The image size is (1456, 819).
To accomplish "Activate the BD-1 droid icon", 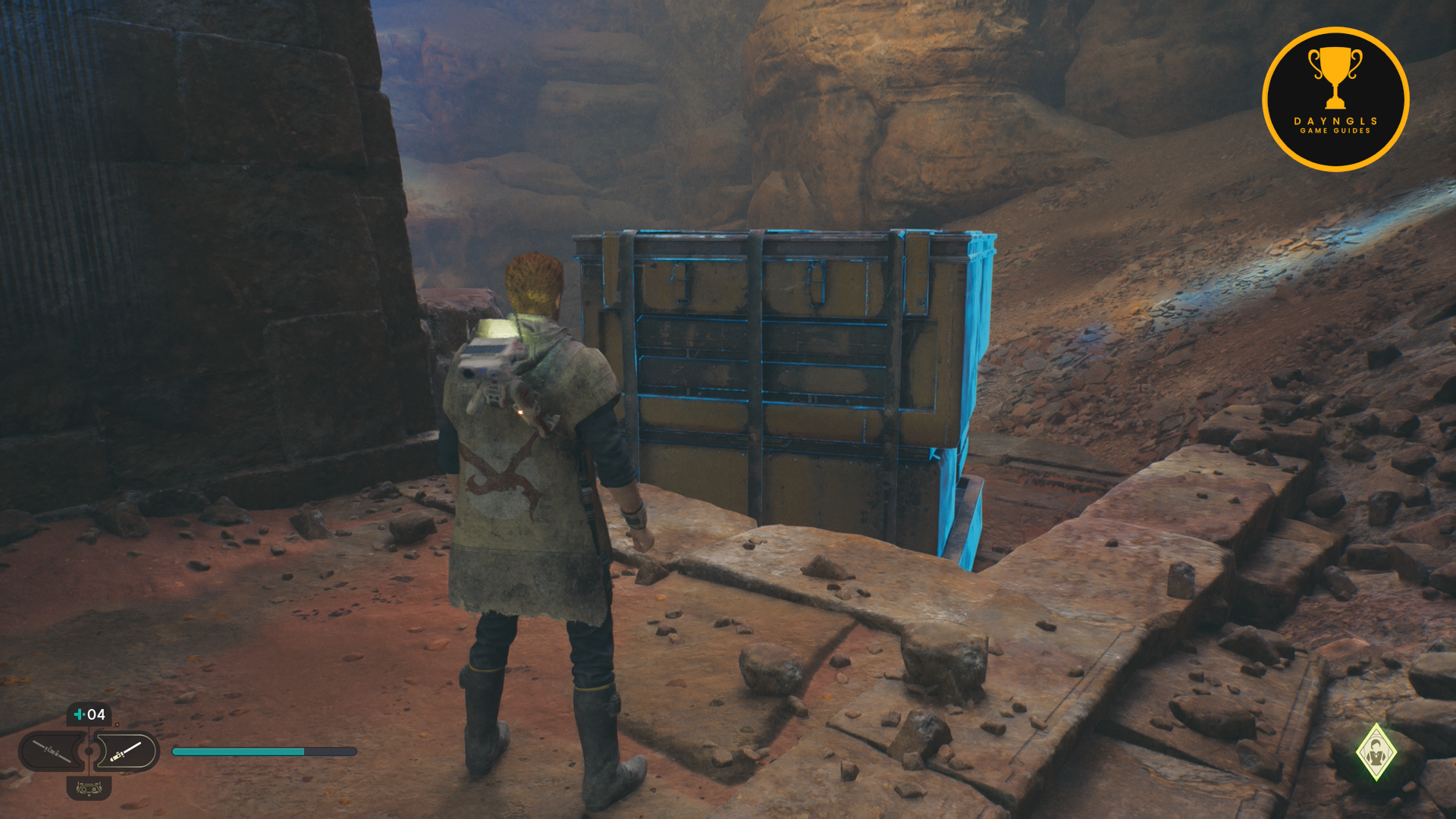I will click(x=89, y=789).
